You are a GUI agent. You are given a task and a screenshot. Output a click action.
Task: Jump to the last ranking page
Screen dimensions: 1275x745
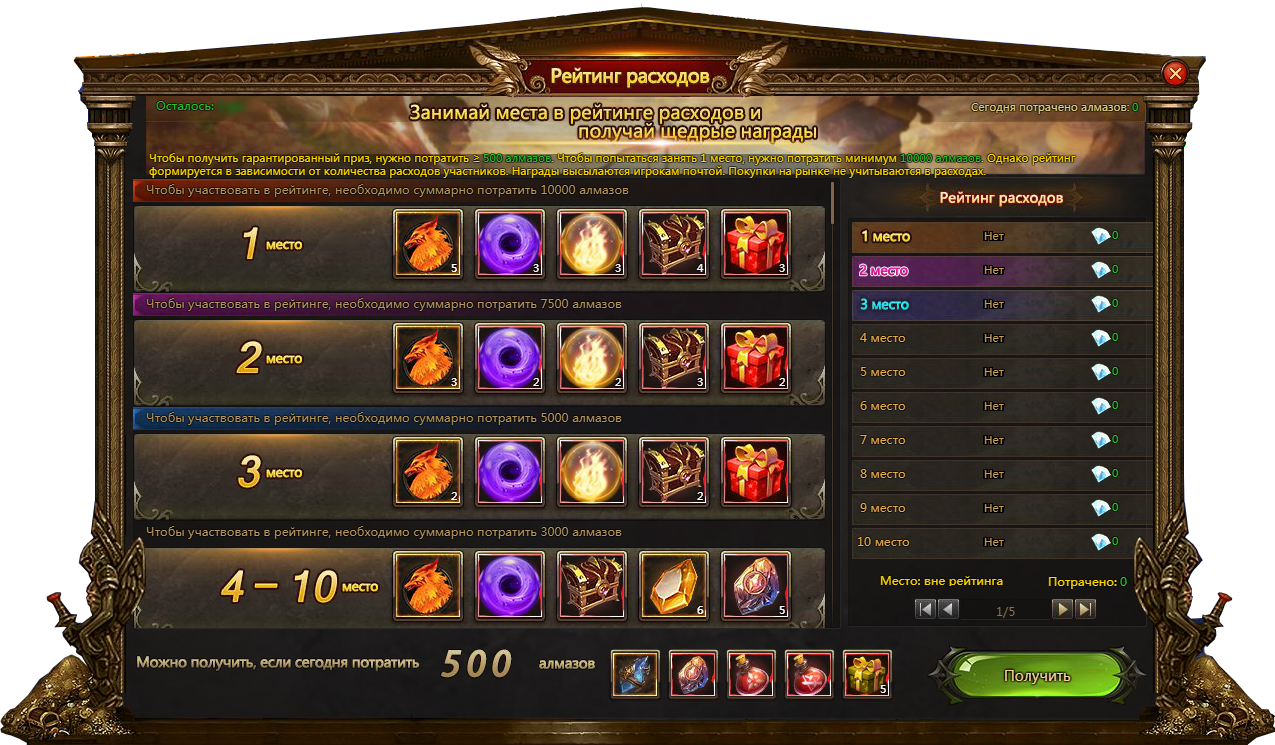click(x=1085, y=609)
